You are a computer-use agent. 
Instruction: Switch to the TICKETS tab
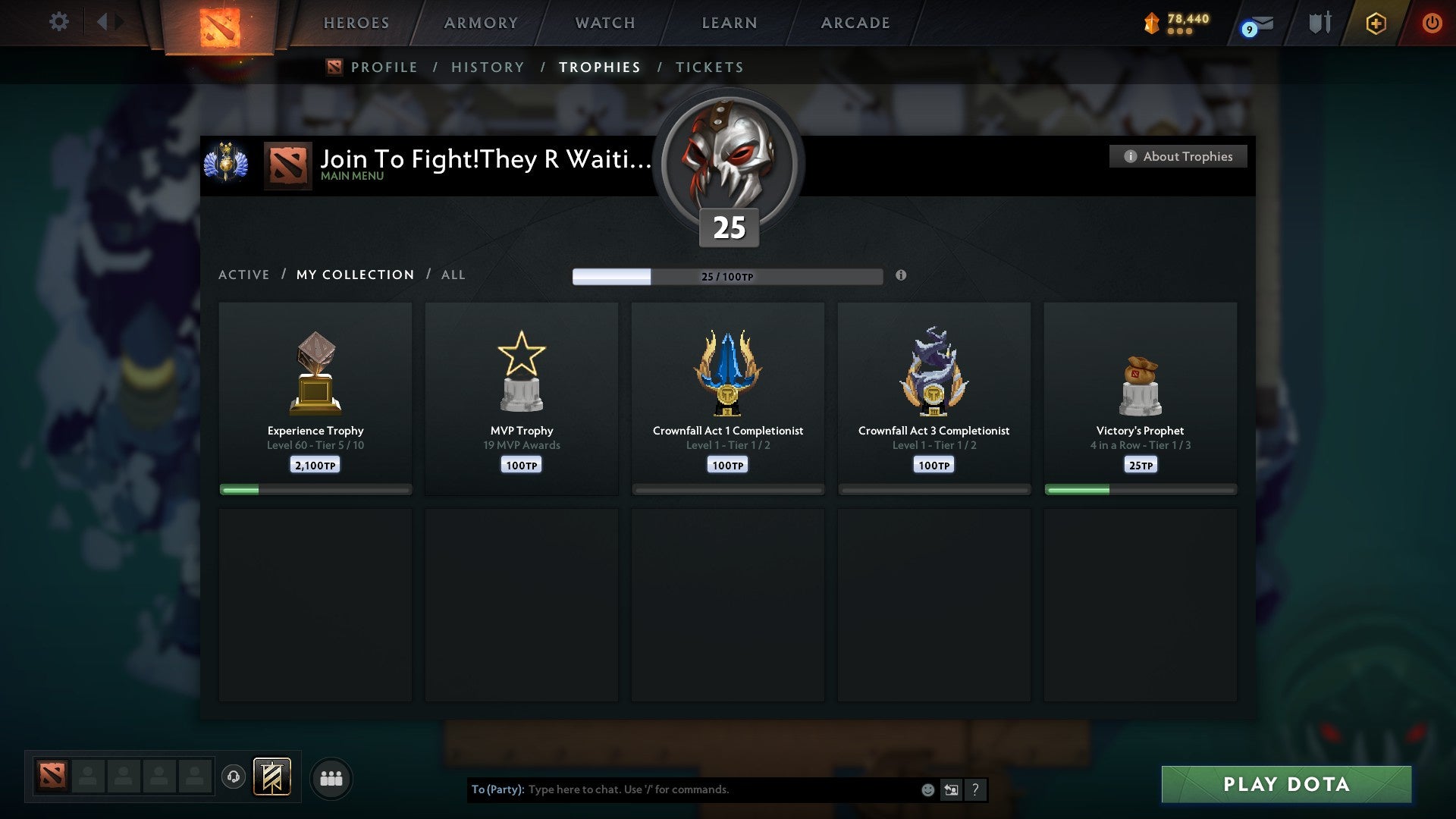[x=709, y=67]
